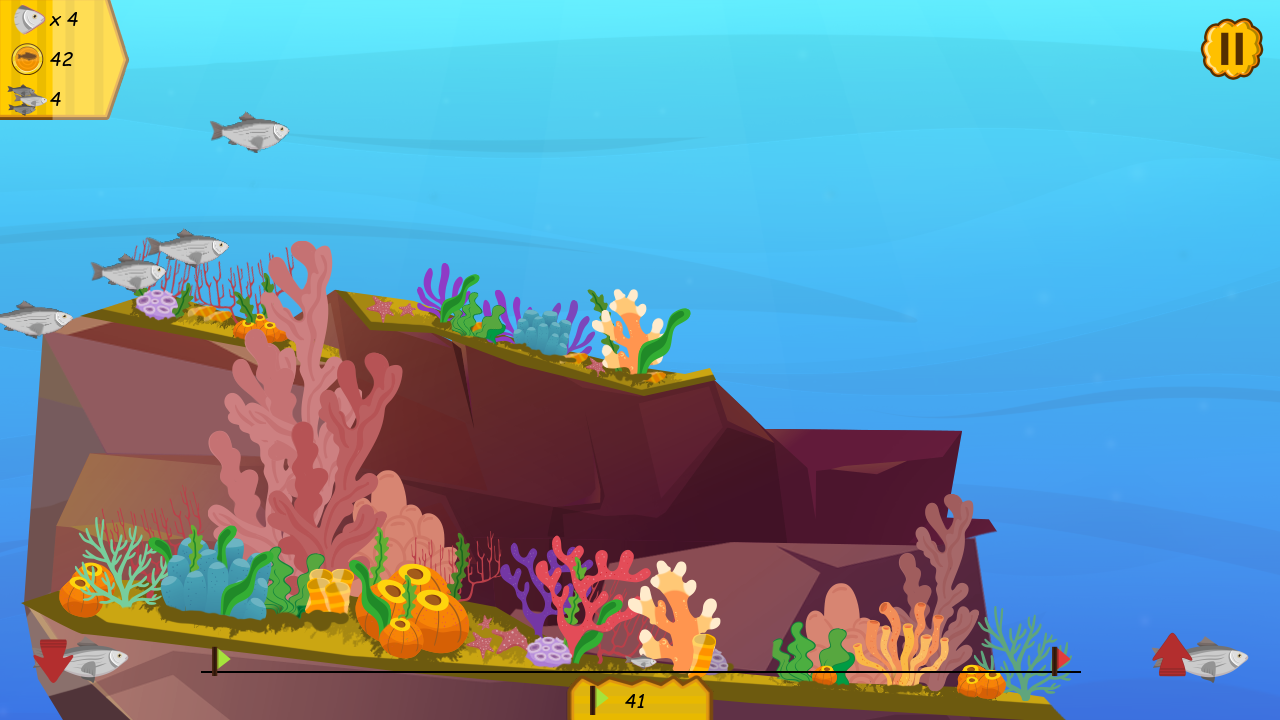Screen dimensions: 1280x720
Task: Select the fish school above the red coral
Action: tap(160, 260)
